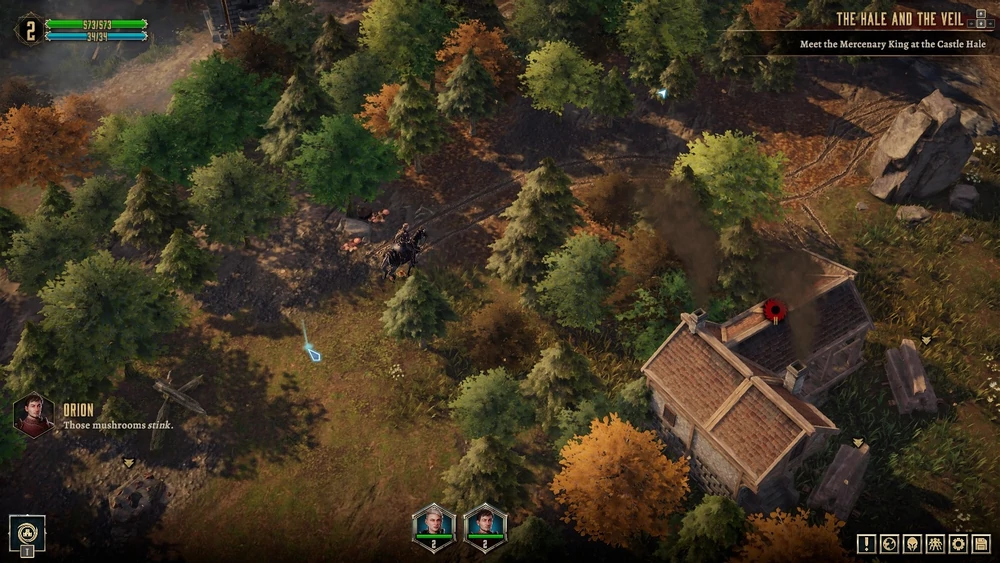Open the party management icon with three figures
1000x563 pixels.
[935, 544]
